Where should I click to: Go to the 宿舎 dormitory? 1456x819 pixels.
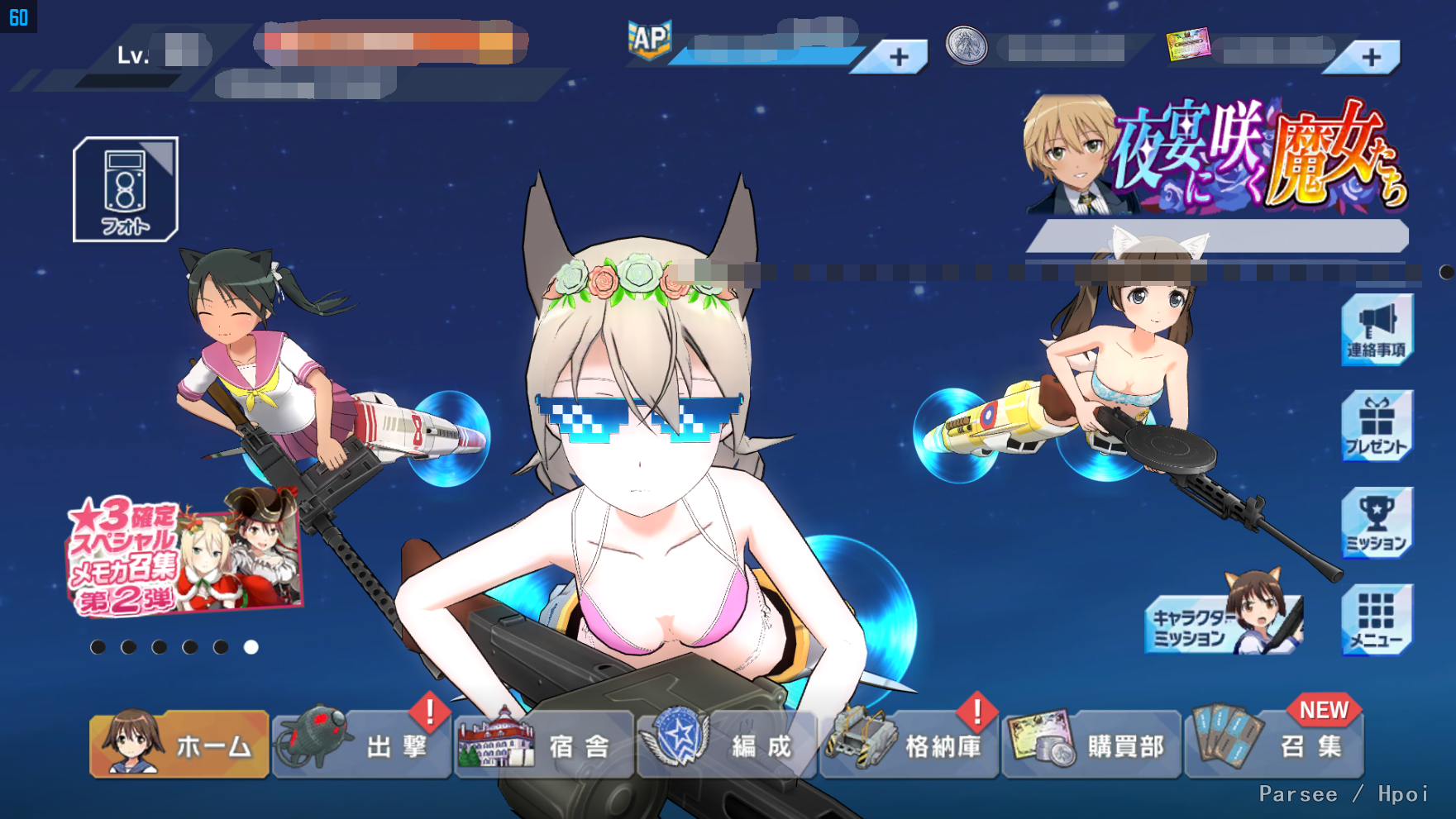(x=546, y=745)
